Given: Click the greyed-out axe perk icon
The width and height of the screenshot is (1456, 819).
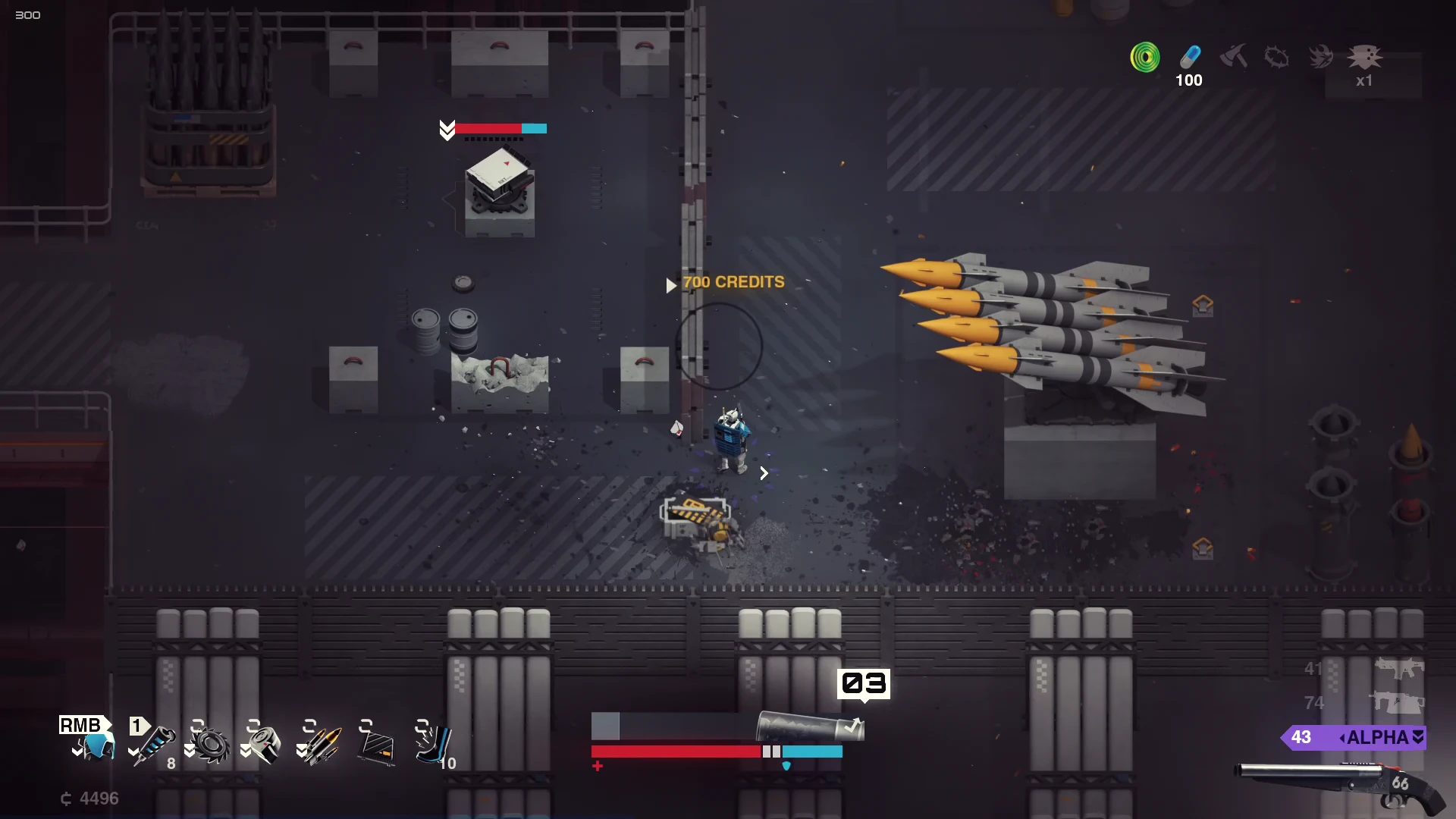Looking at the screenshot, I should click(1234, 56).
